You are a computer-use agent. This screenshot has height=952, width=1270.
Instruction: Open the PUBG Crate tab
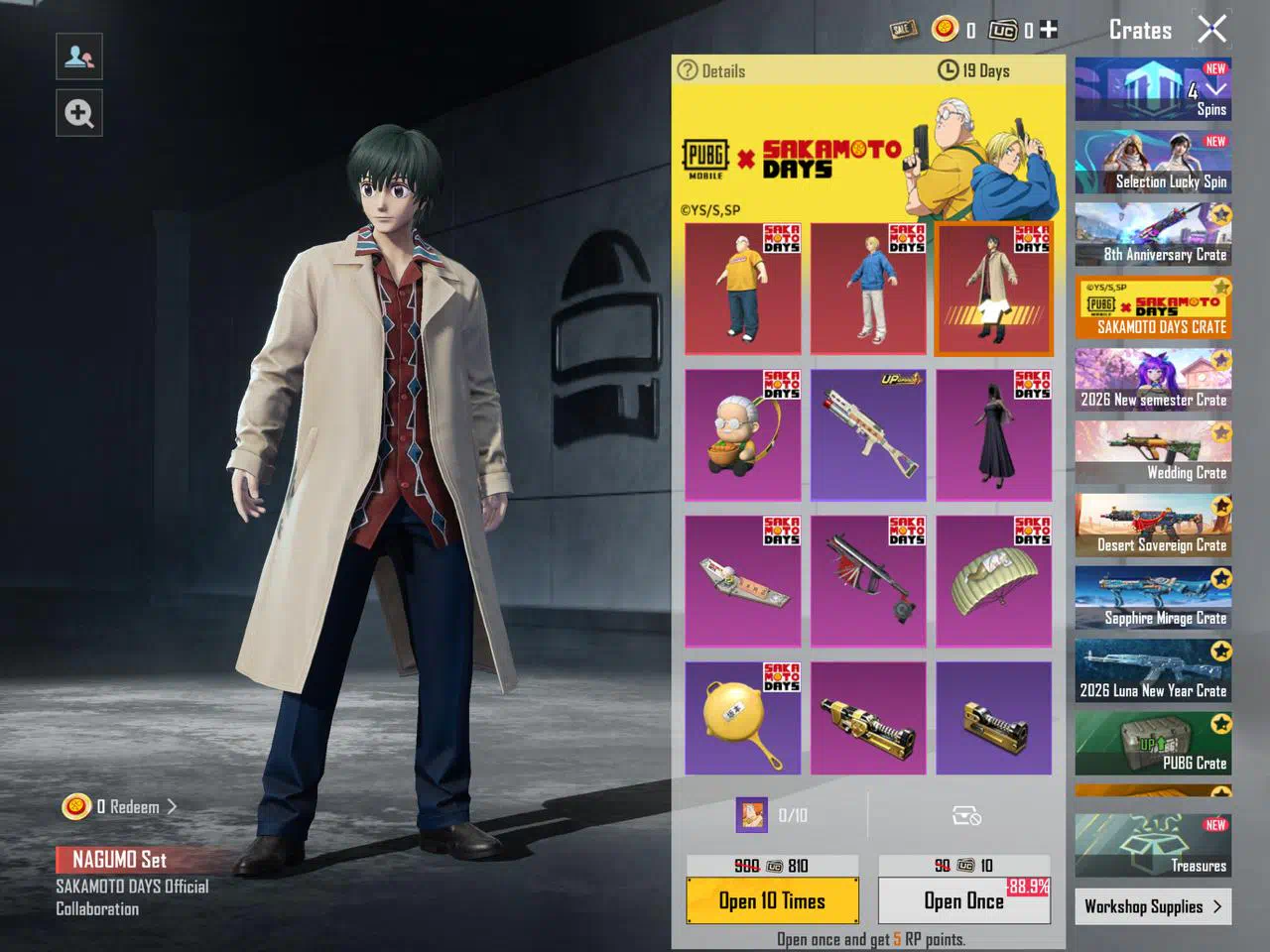pos(1153,743)
